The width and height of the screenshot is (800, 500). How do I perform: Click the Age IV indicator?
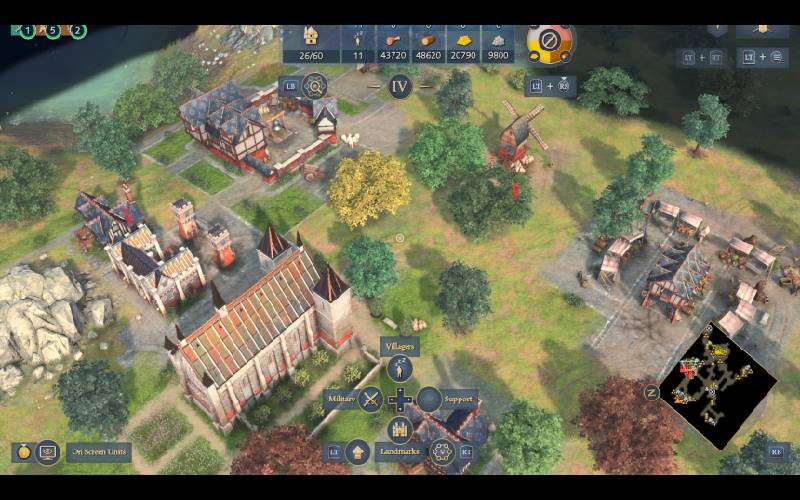tap(400, 86)
